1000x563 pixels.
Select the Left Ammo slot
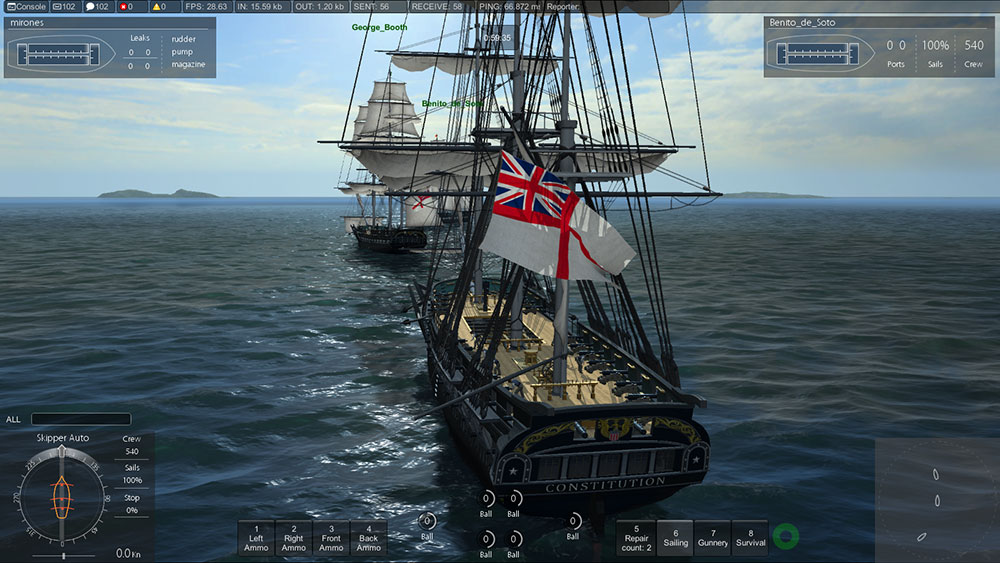(256, 538)
